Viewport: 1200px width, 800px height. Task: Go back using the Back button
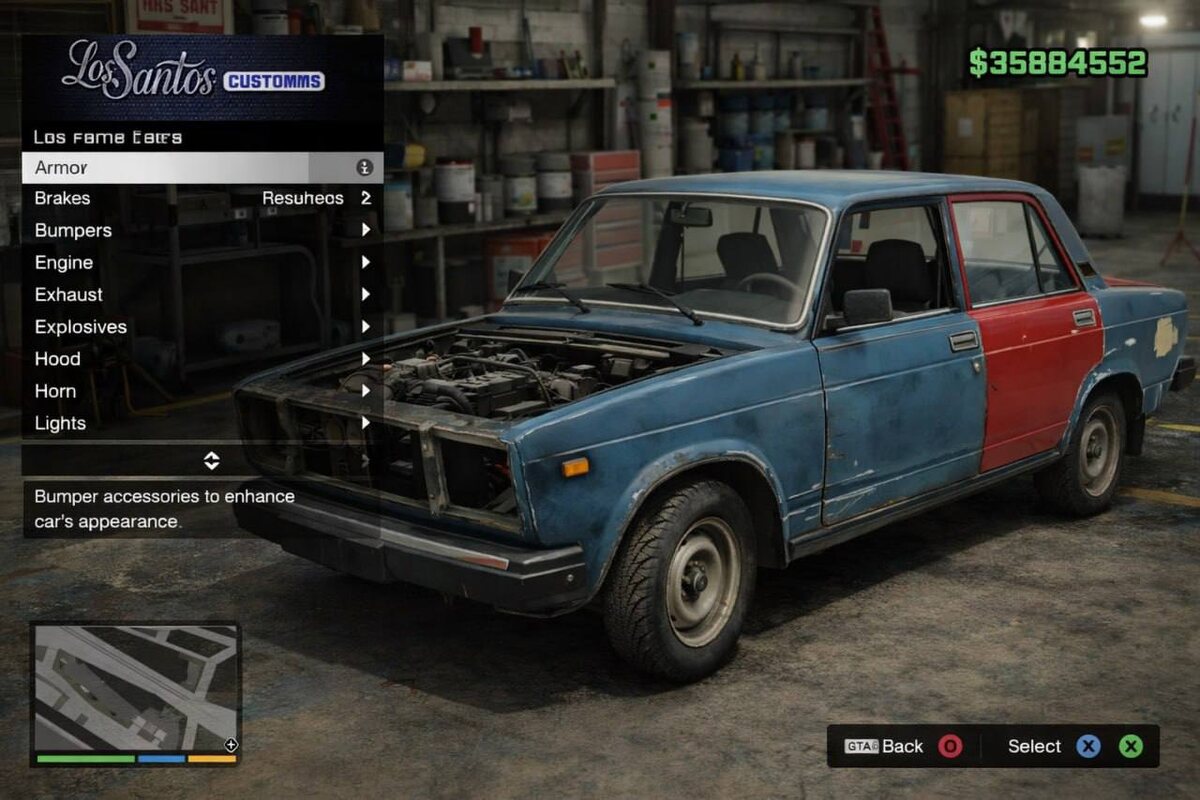[904, 746]
